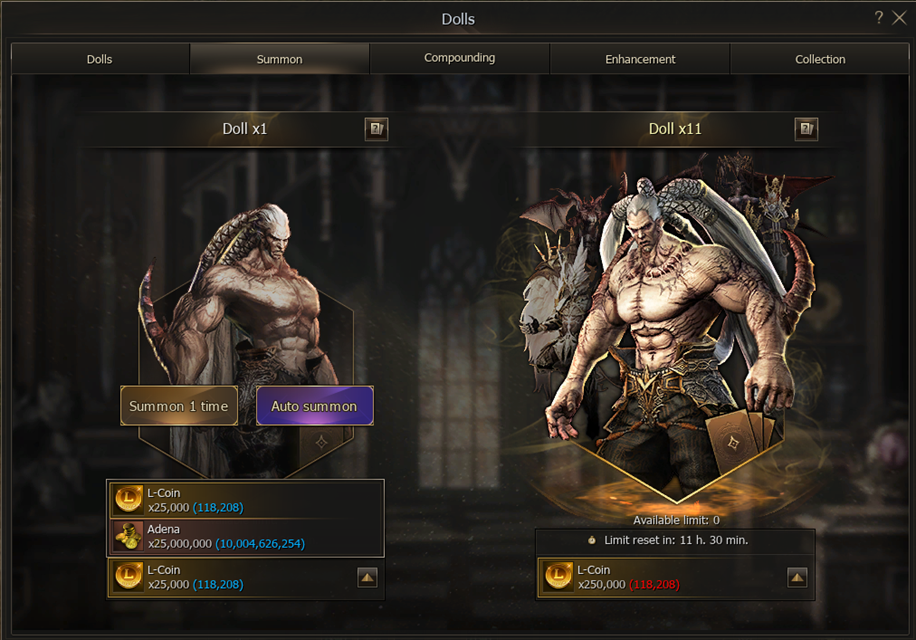Viewport: 916px width, 640px height.
Task: Activate Auto summon
Action: (x=314, y=406)
